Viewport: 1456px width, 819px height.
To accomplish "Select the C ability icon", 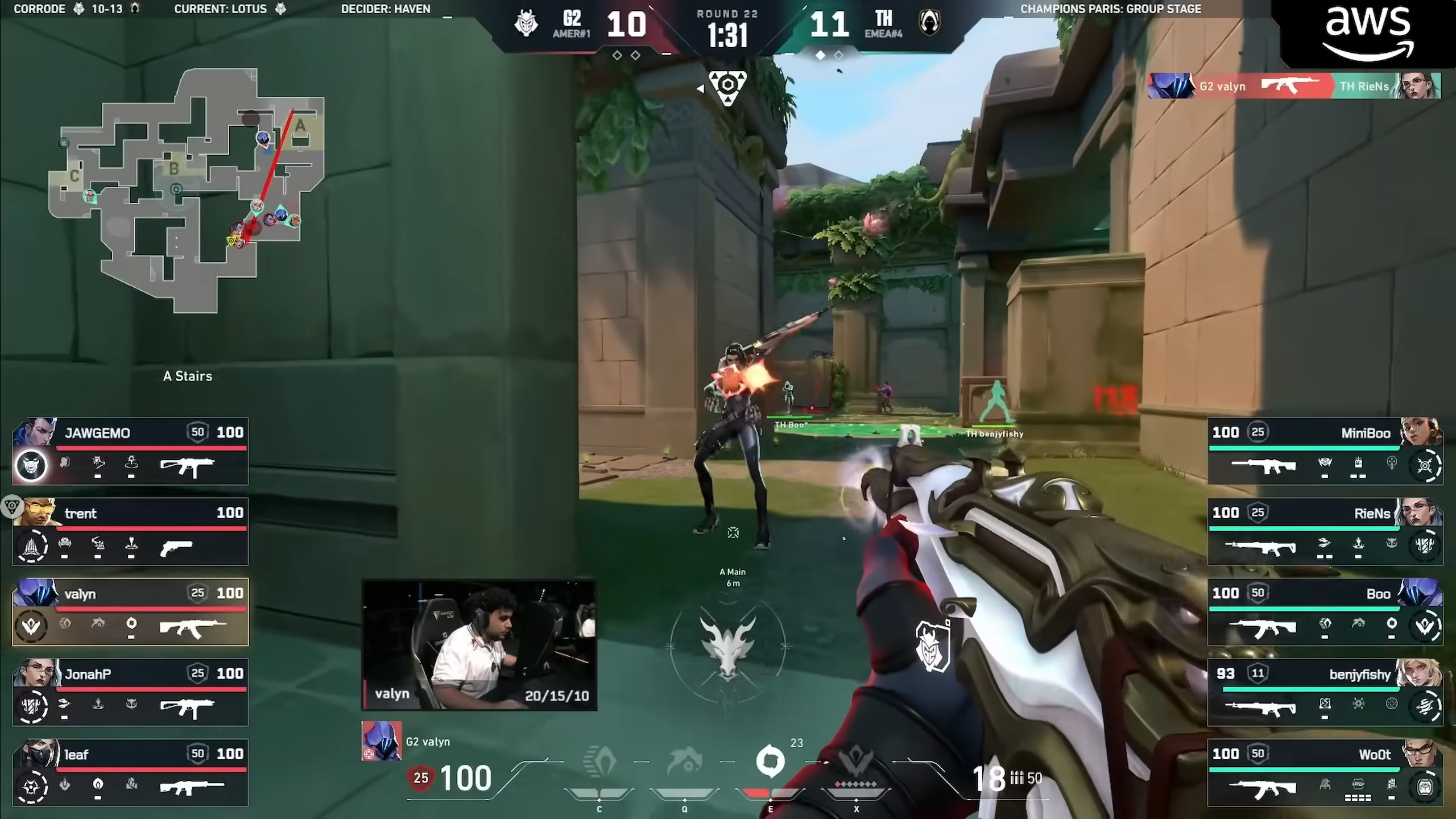I will point(599,762).
